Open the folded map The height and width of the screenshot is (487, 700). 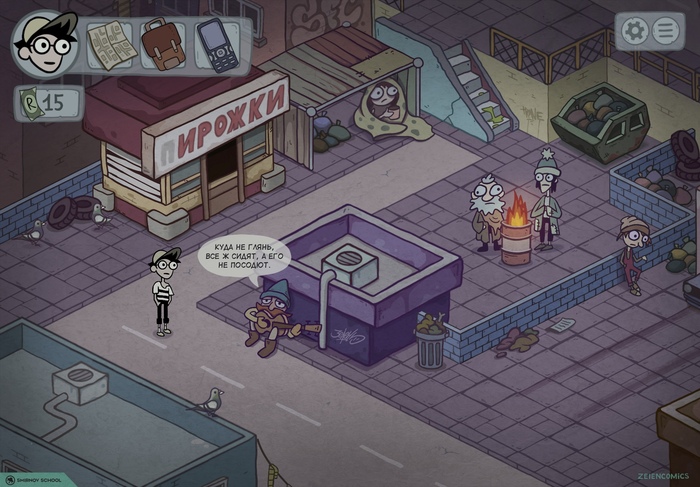point(108,44)
